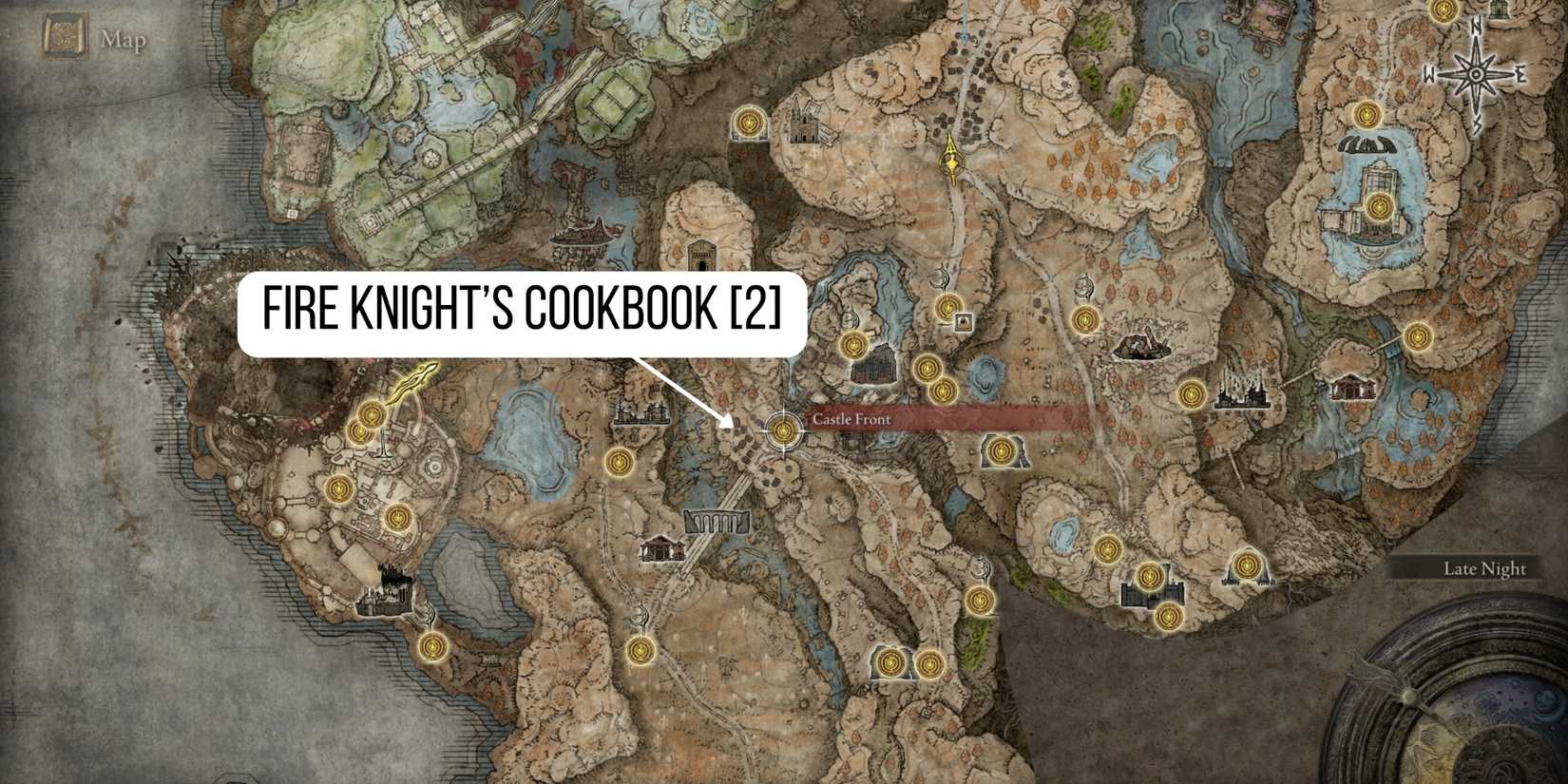Click the Late Night label text
Image resolution: width=1568 pixels, height=784 pixels.
pyautogui.click(x=1483, y=568)
